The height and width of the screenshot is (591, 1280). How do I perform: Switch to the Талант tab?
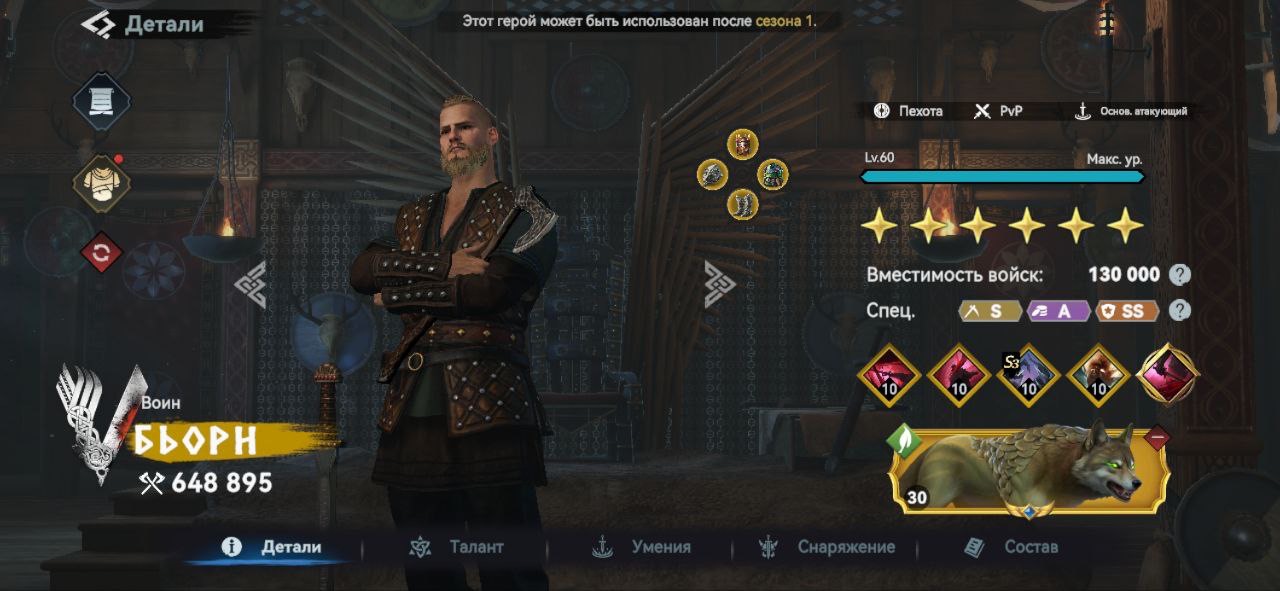pos(457,547)
